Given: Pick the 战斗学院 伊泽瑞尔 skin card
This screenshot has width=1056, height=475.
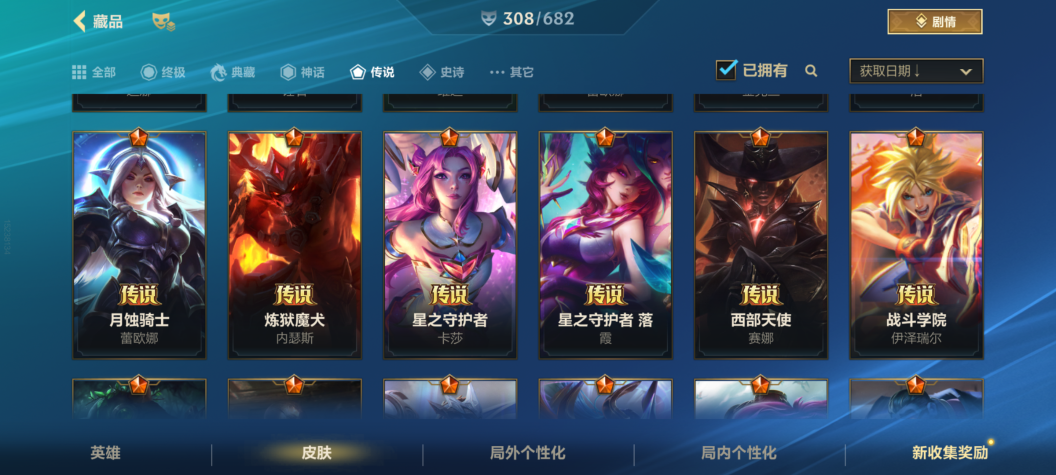Looking at the screenshot, I should click(916, 245).
